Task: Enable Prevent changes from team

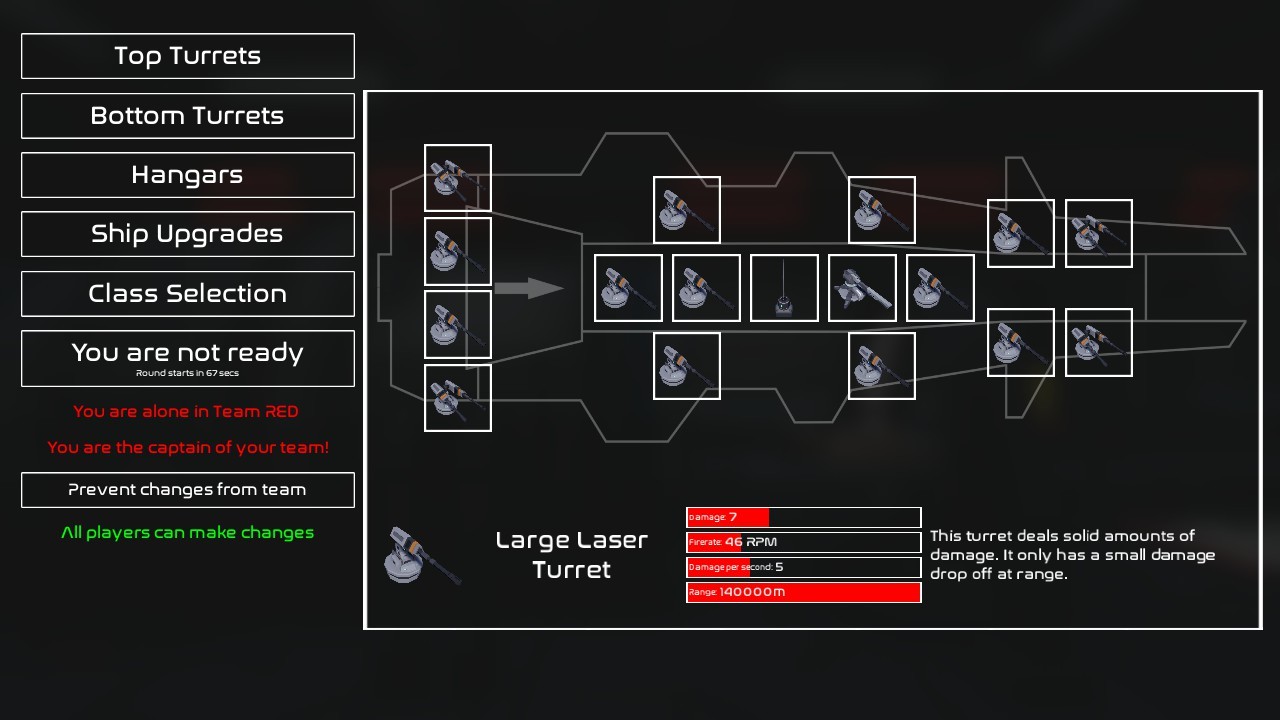Action: [187, 490]
